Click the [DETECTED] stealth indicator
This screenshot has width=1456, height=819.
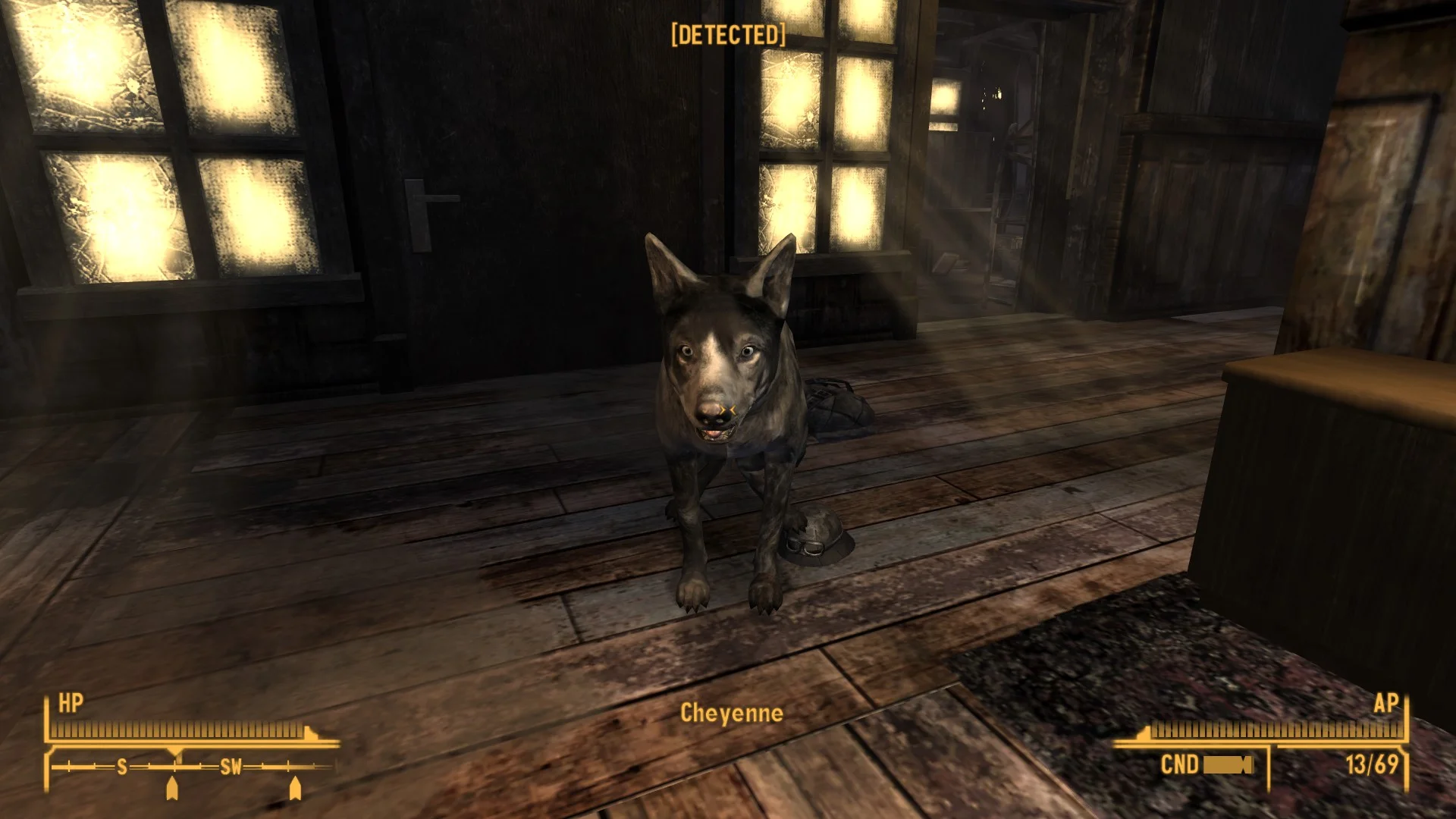(x=727, y=35)
